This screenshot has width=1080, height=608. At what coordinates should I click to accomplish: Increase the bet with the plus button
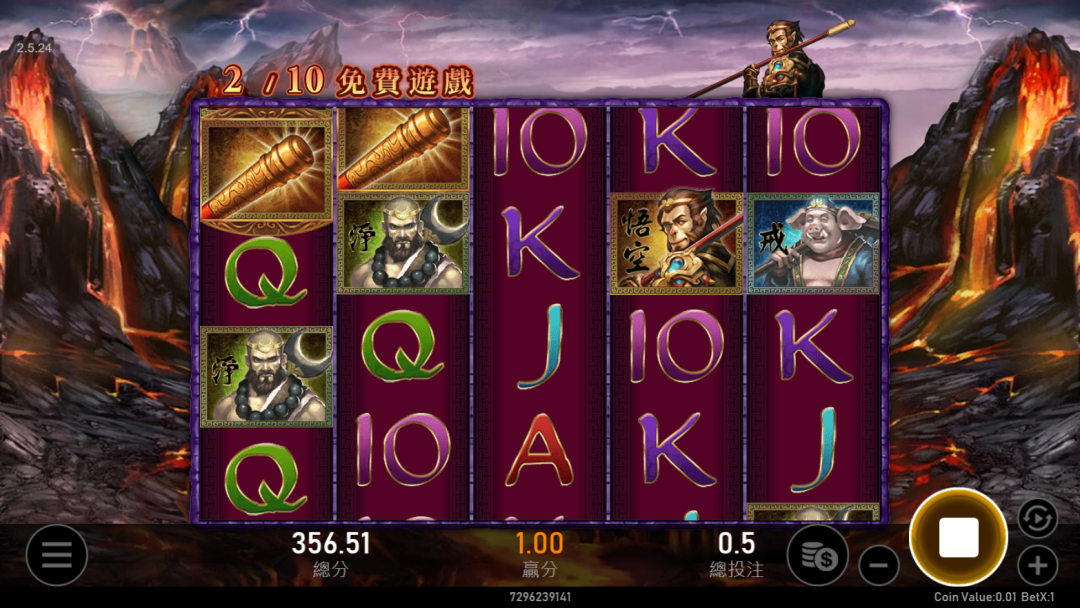(x=1037, y=566)
